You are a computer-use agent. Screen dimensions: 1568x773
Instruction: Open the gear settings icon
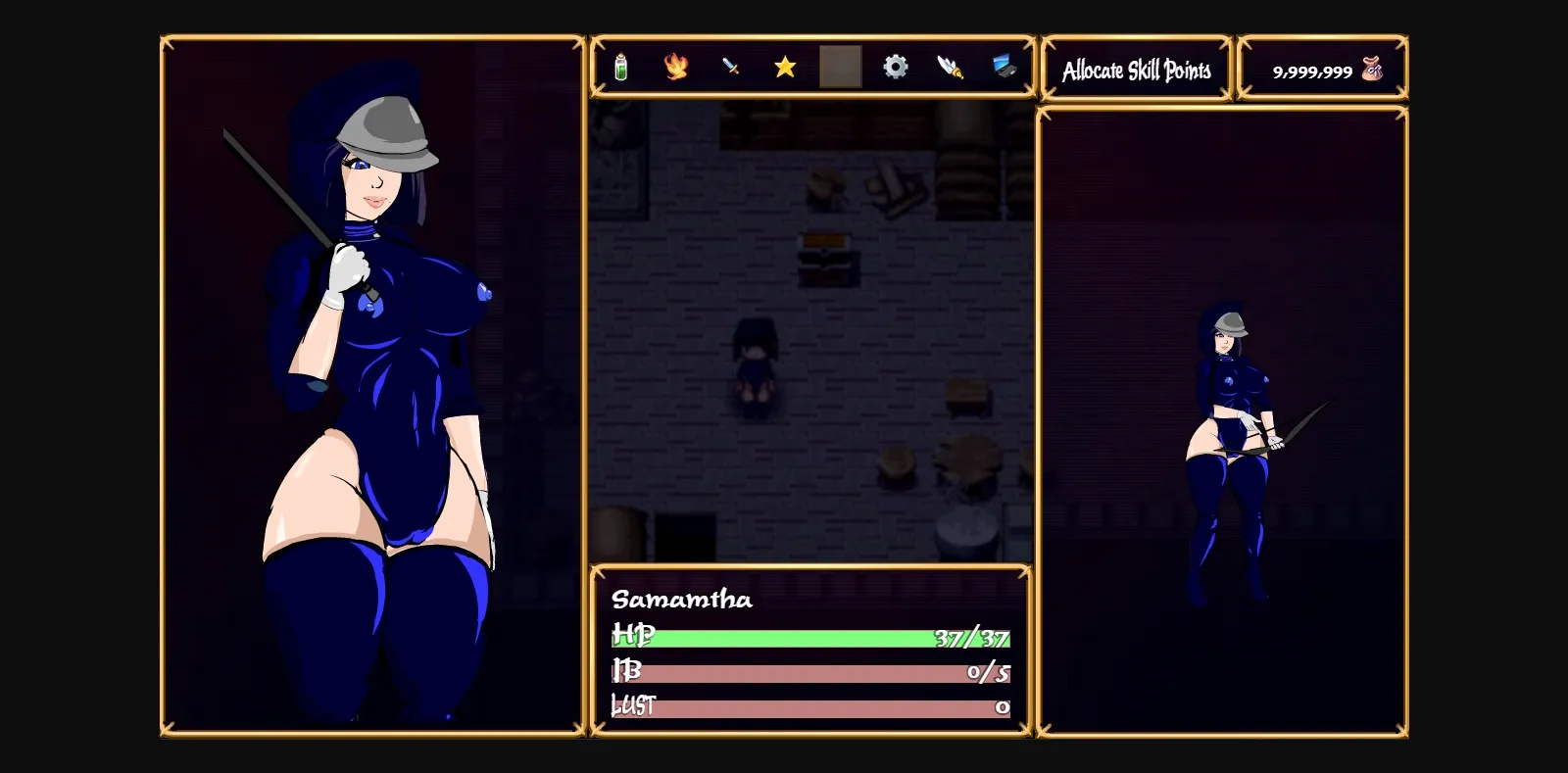[x=896, y=67]
